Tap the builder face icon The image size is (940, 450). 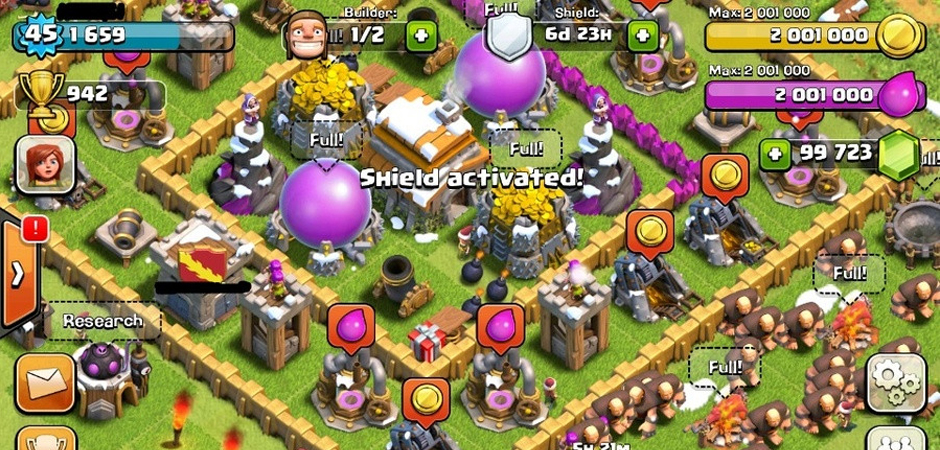(x=306, y=36)
